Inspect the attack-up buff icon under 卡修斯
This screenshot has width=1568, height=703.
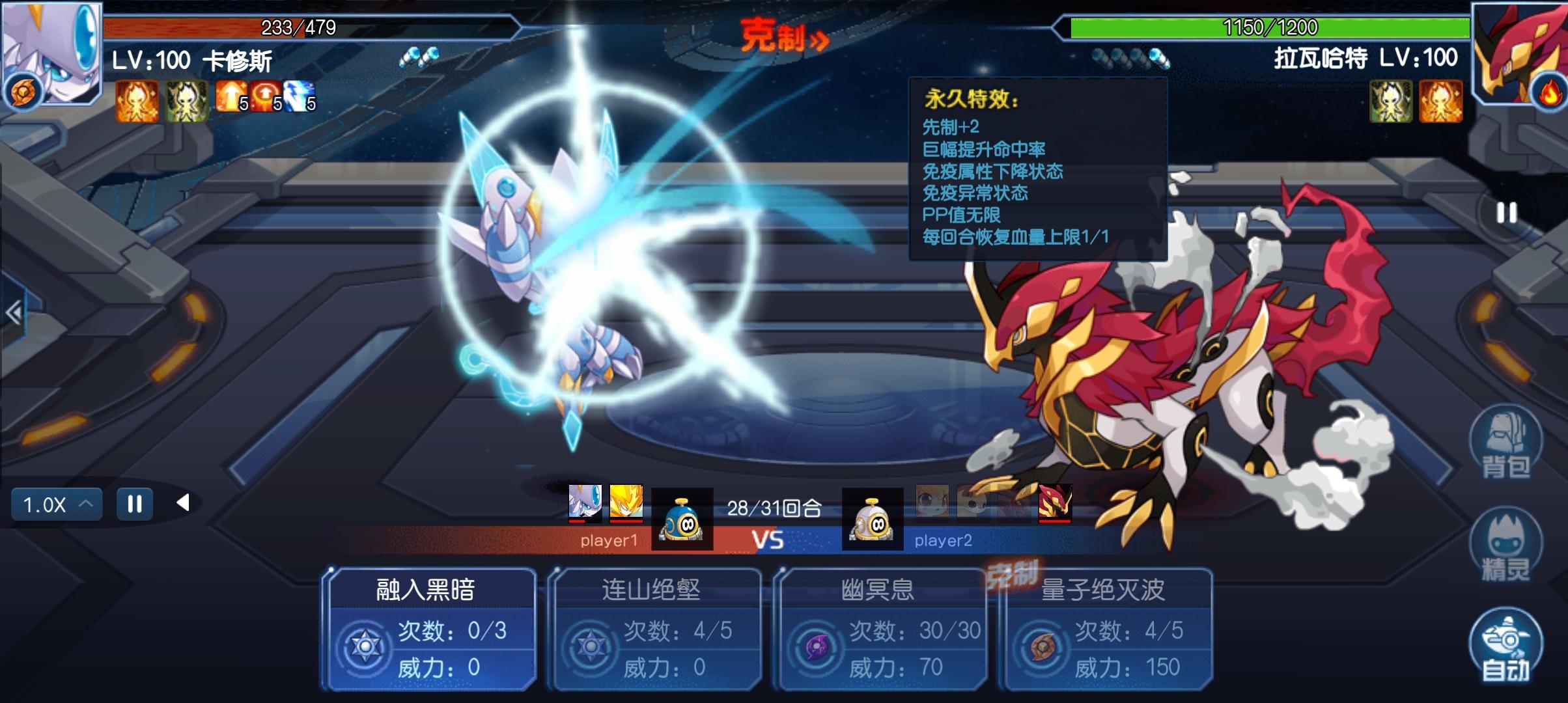231,97
